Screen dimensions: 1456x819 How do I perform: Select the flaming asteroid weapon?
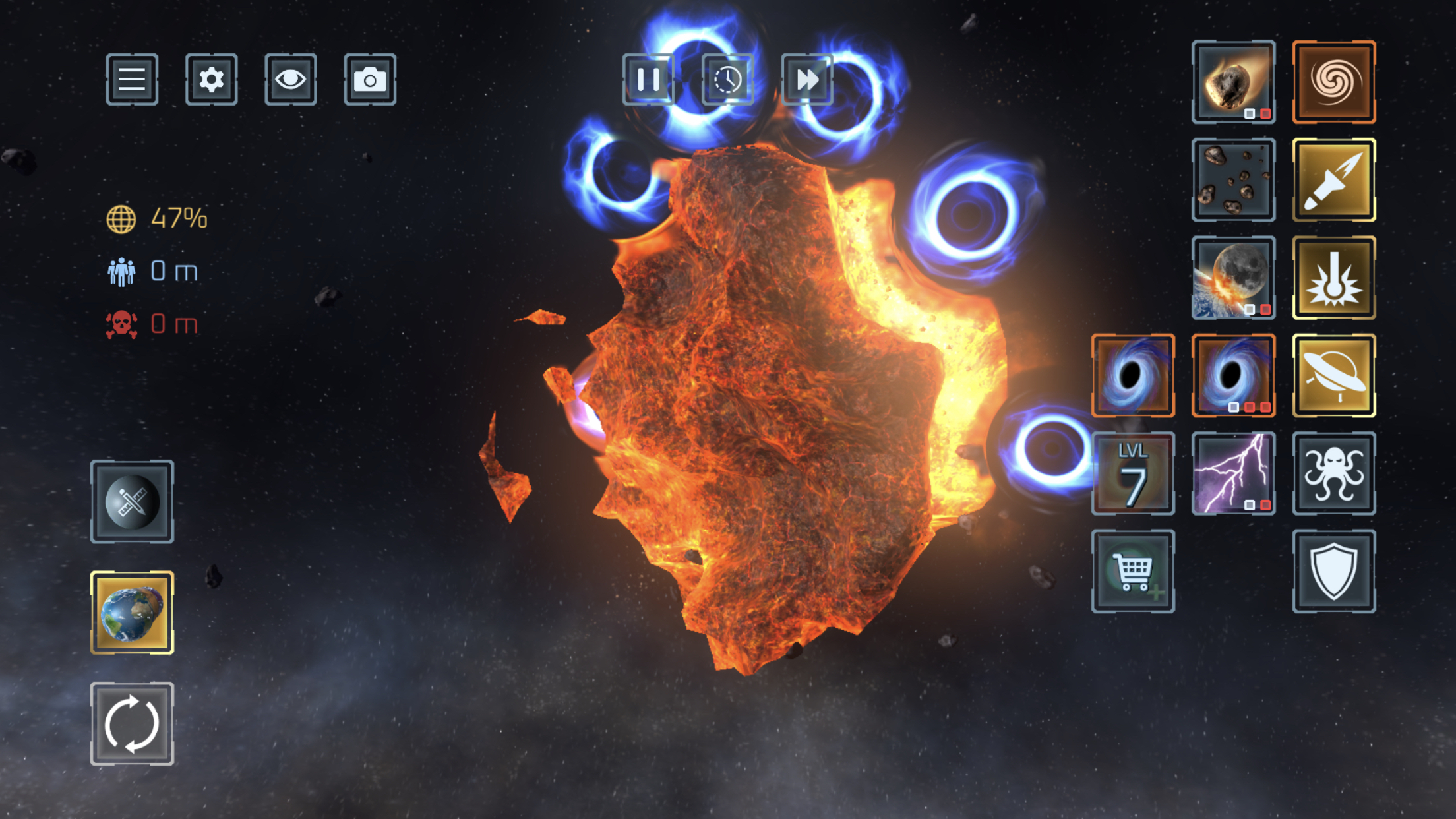(1233, 82)
